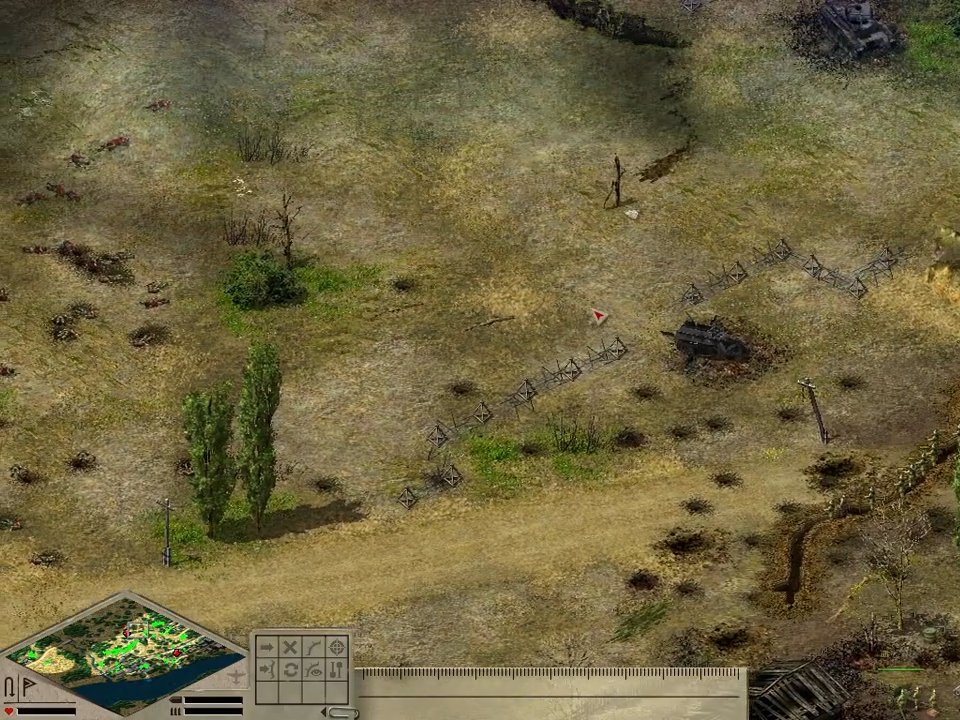The height and width of the screenshot is (720, 960).
Task: Click the flag icon beside the minimap
Action: 27,688
